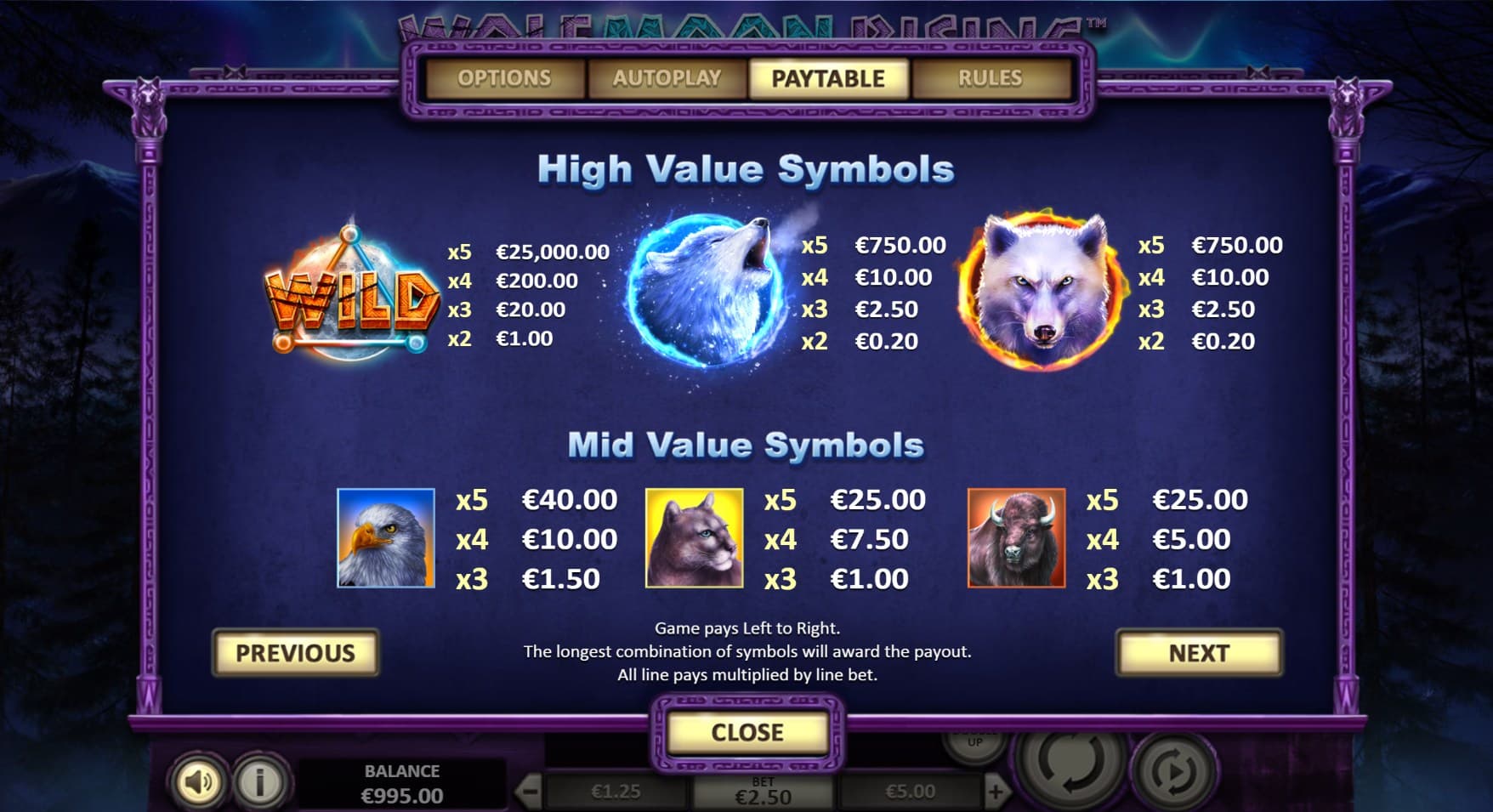Close the paytable window

(x=747, y=732)
